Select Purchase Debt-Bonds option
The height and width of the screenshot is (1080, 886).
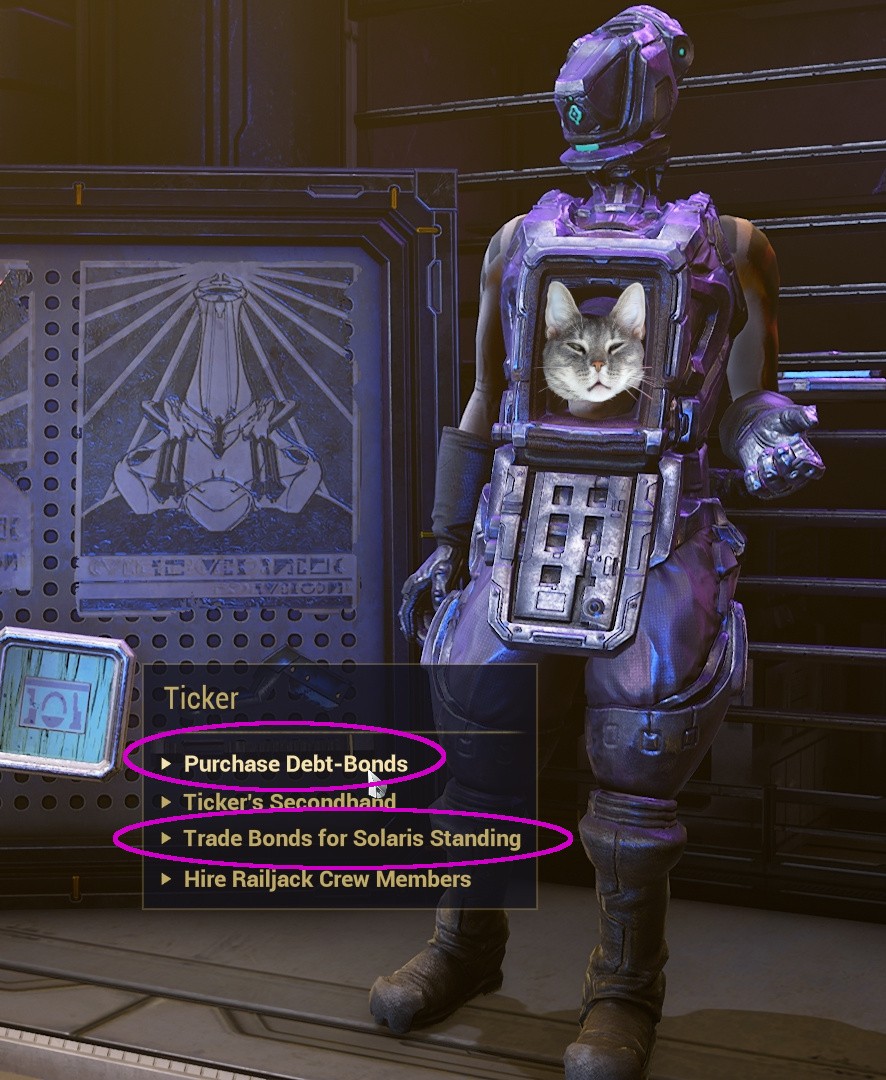295,764
